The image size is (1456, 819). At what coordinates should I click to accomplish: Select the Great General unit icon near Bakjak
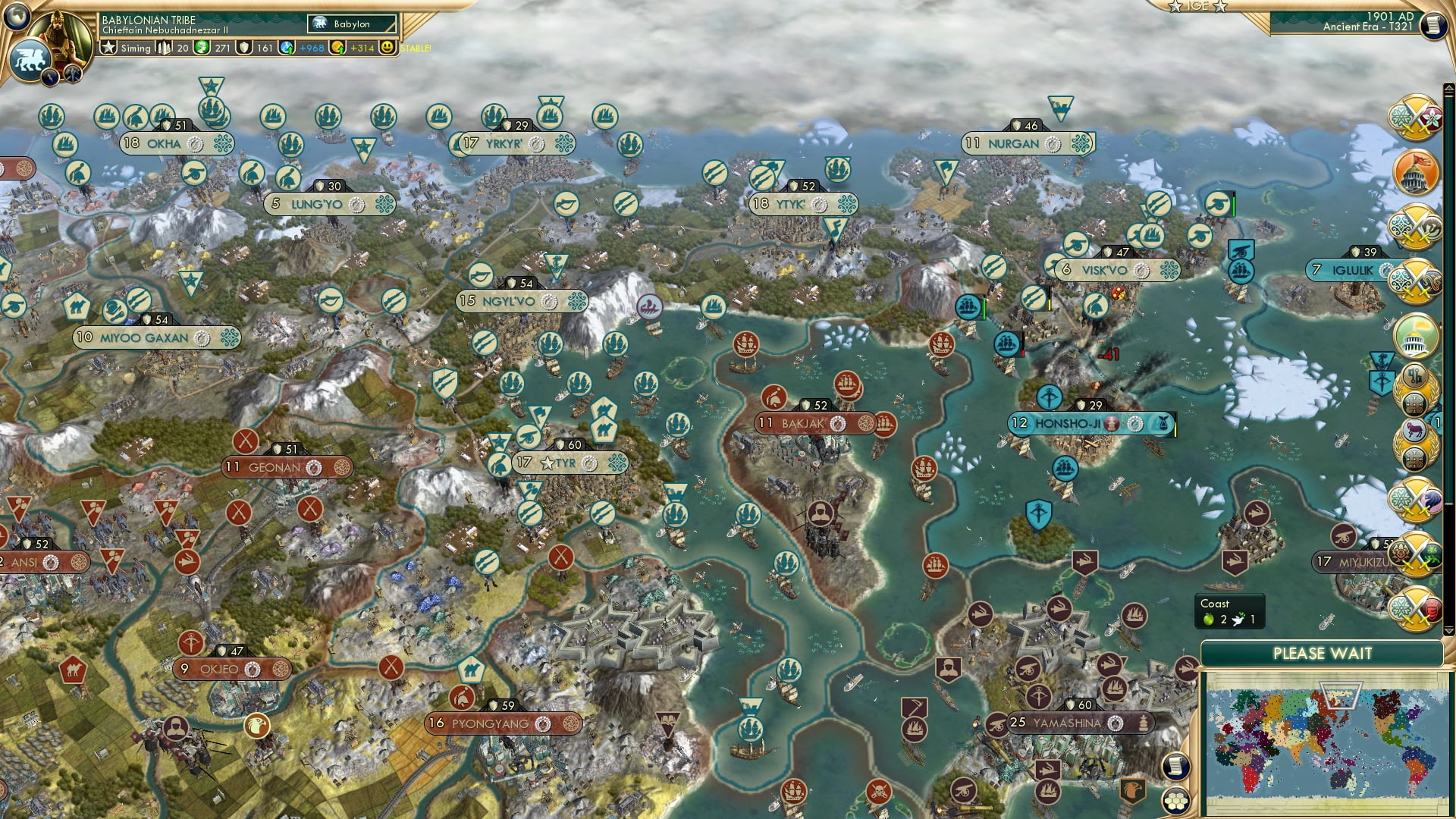pos(821,512)
